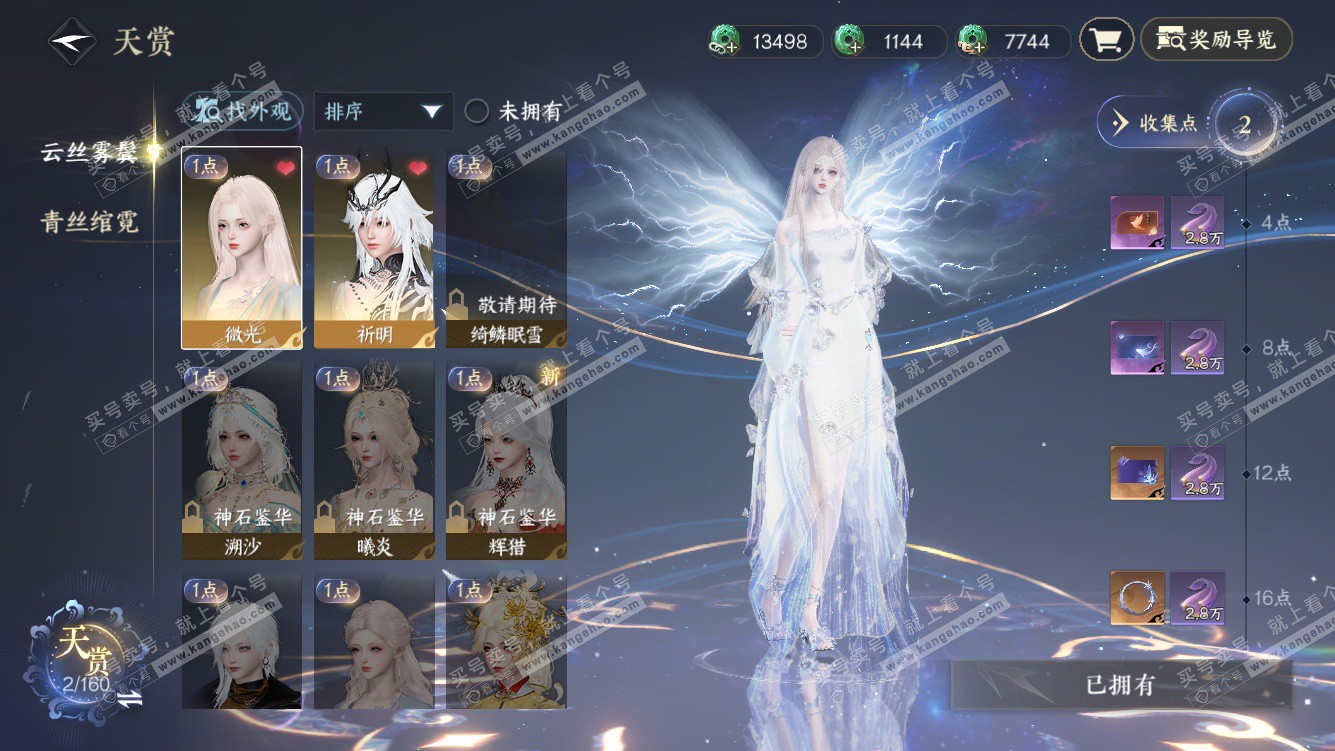
Task: Go back using the arrow button
Action: (x=72, y=42)
